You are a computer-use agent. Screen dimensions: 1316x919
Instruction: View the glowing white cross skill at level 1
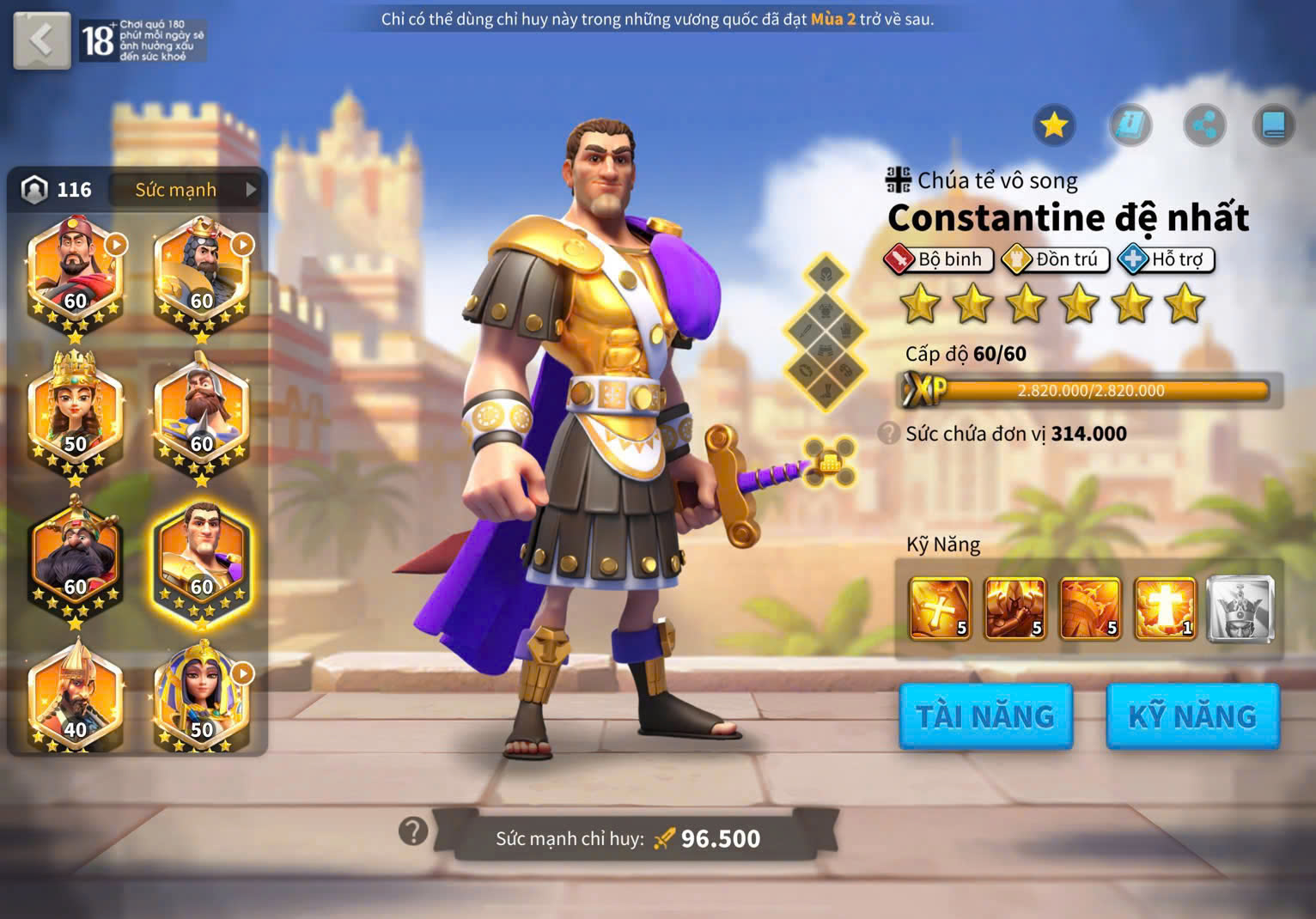coord(1165,609)
